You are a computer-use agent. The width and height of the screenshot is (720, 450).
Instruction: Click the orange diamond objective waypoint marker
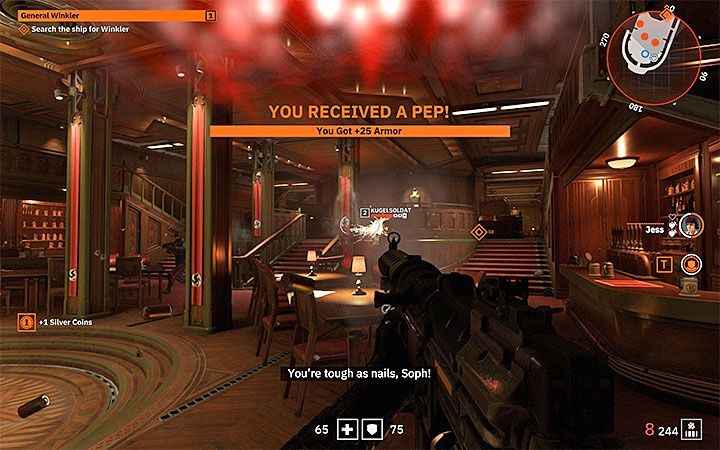click(479, 232)
